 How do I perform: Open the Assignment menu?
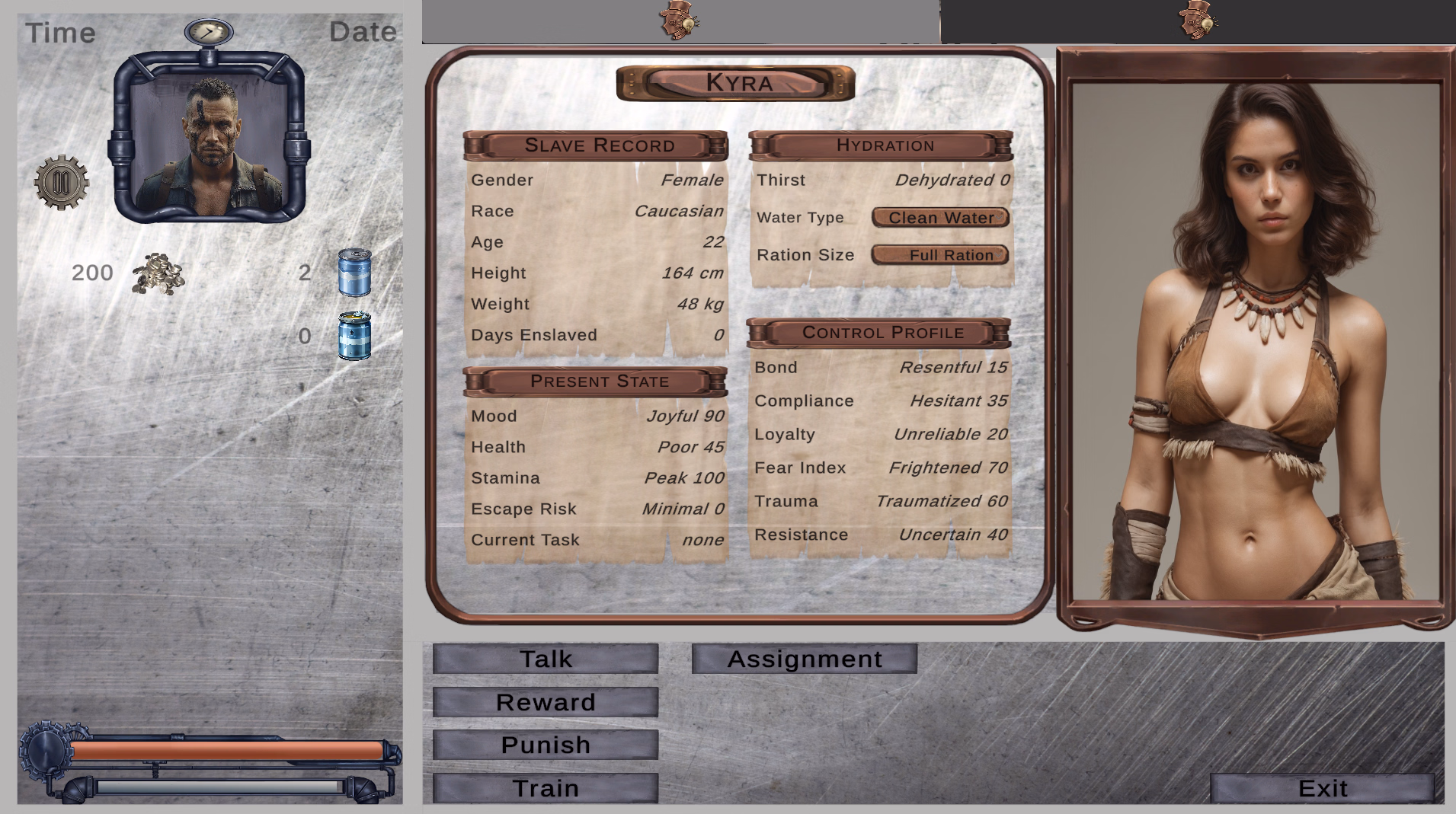click(x=804, y=659)
